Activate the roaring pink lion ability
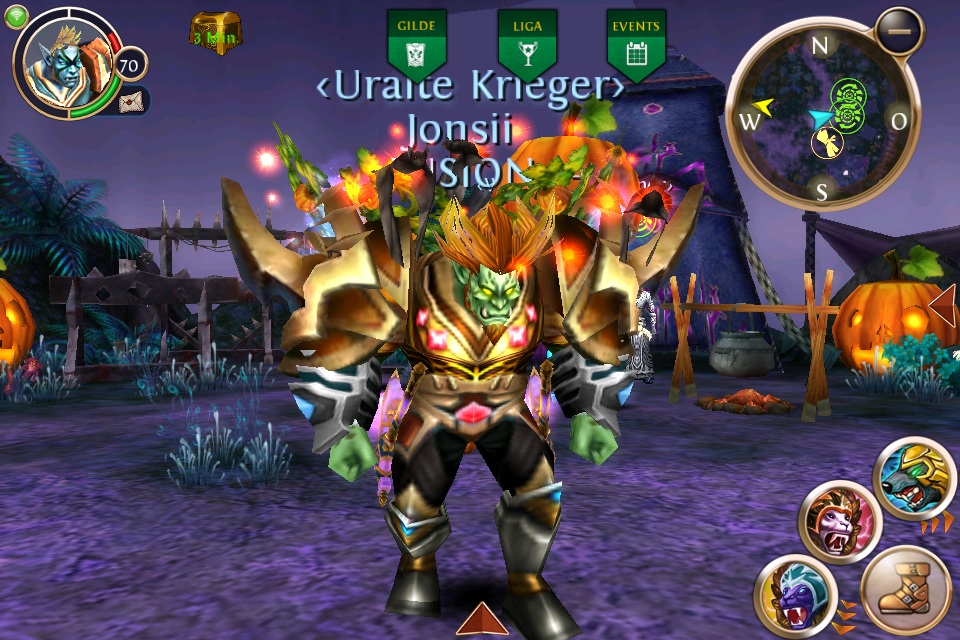960x640 pixels. tap(839, 521)
